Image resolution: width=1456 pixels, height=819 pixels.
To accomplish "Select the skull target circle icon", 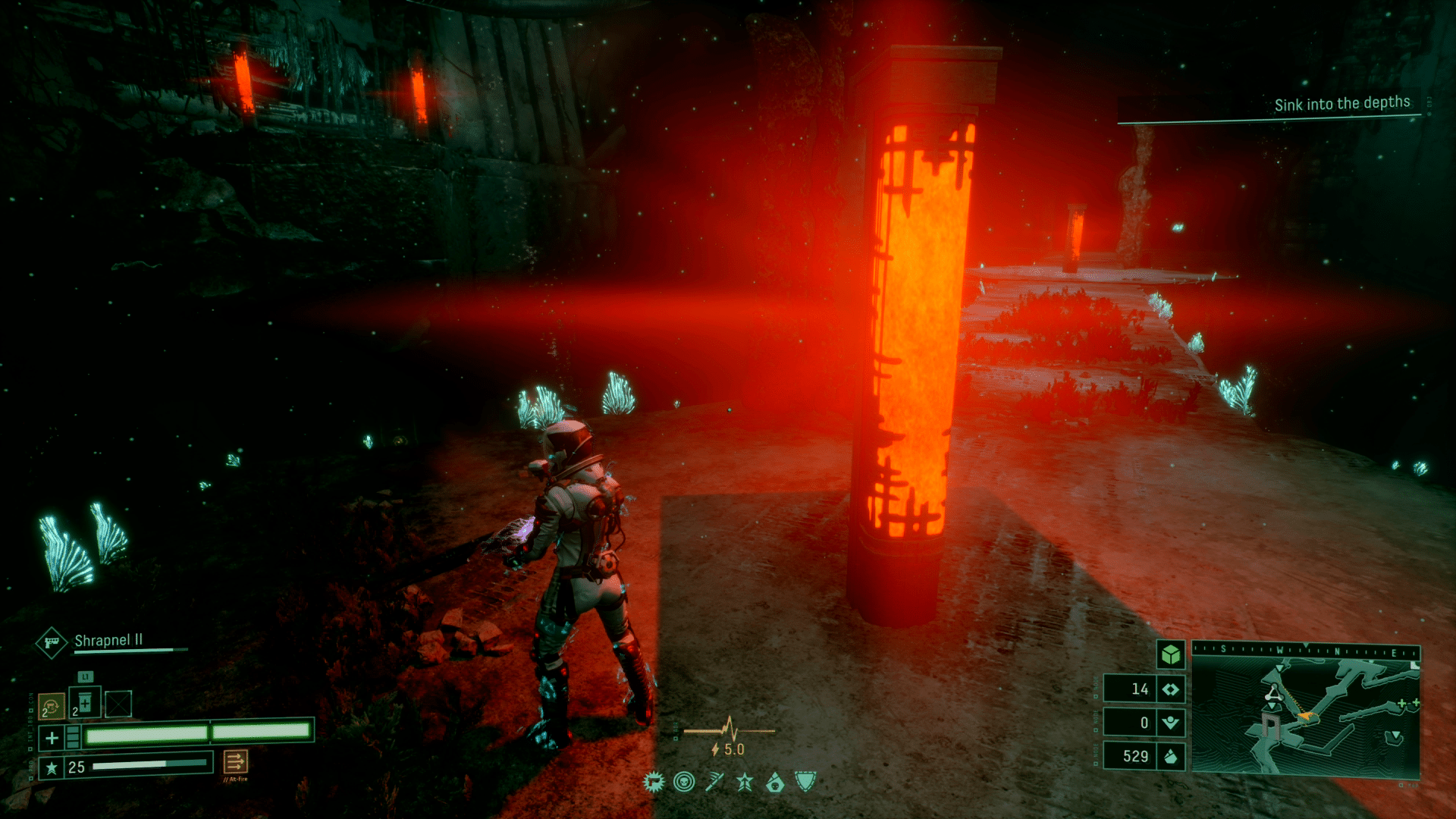I will pos(684,782).
